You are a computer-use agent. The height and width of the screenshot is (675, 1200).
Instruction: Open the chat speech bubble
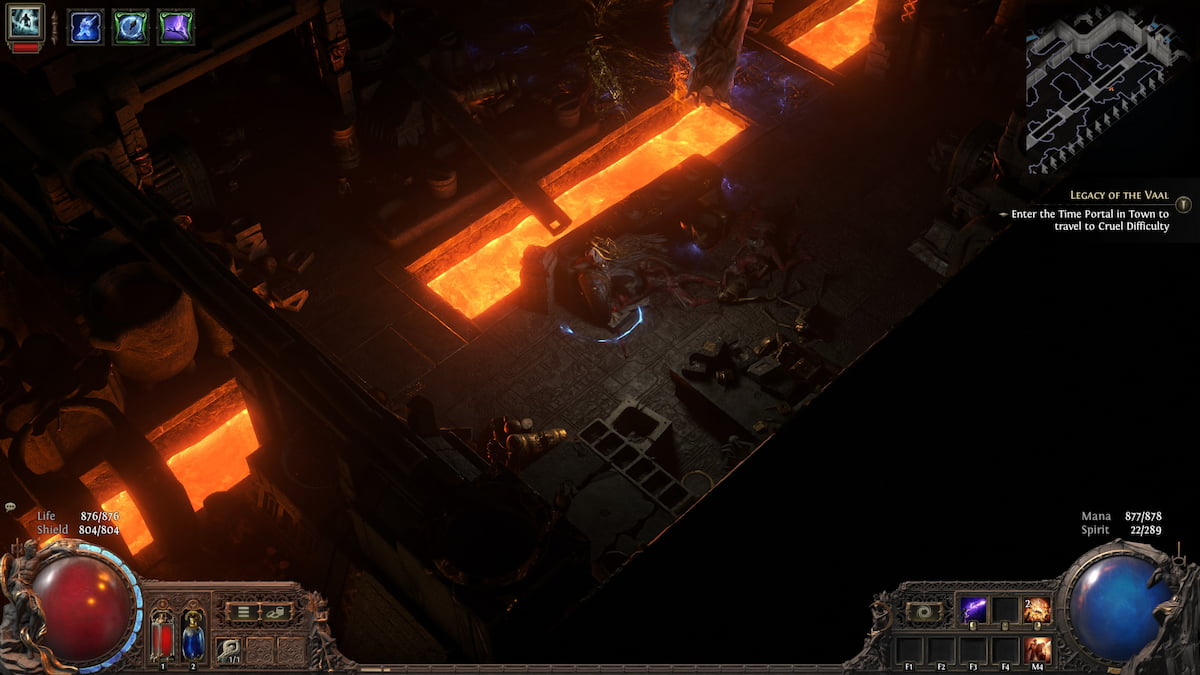click(x=10, y=507)
